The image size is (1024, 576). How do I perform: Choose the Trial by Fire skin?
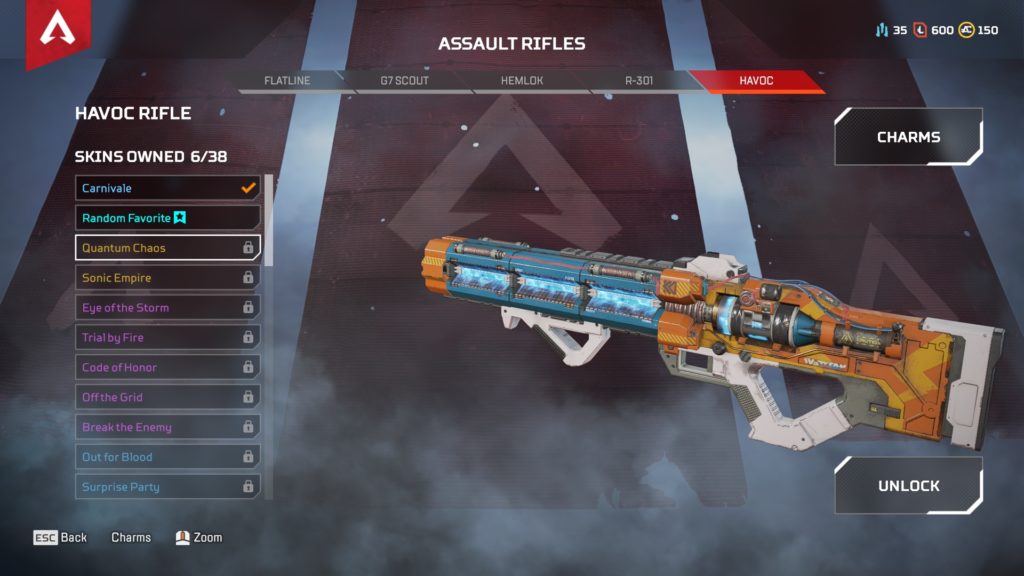(x=167, y=338)
